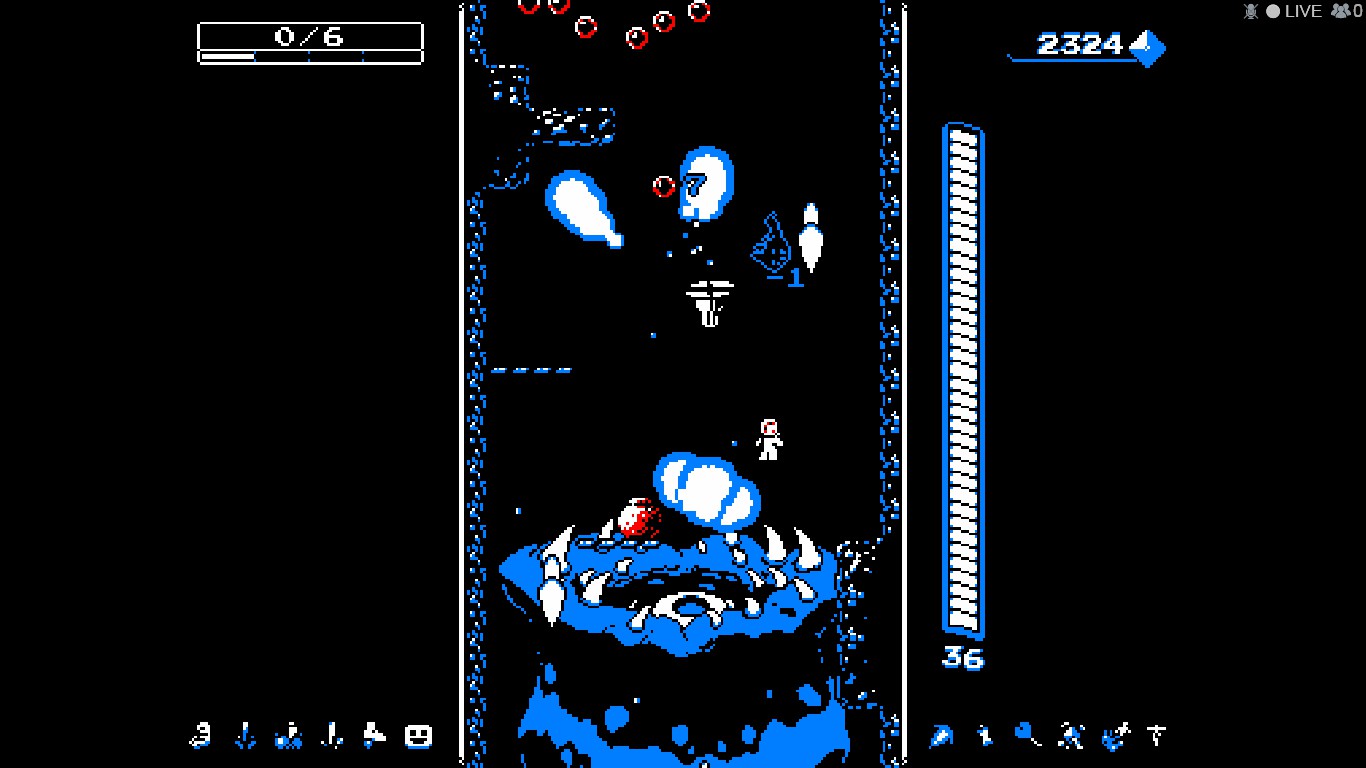The height and width of the screenshot is (768, 1366).
Task: Select the falling stalactite icon bottom left
Action: tap(243, 737)
